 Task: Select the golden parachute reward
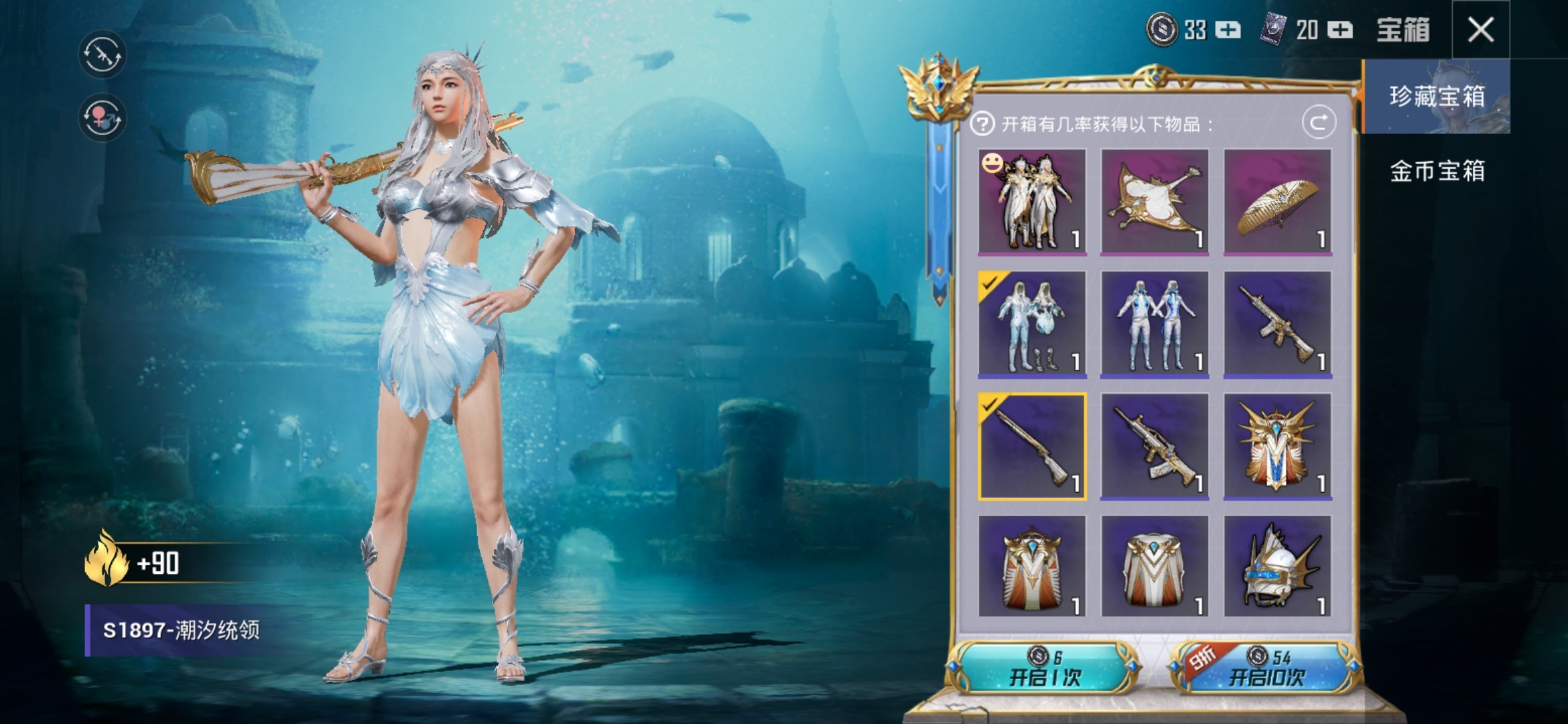[x=1277, y=201]
